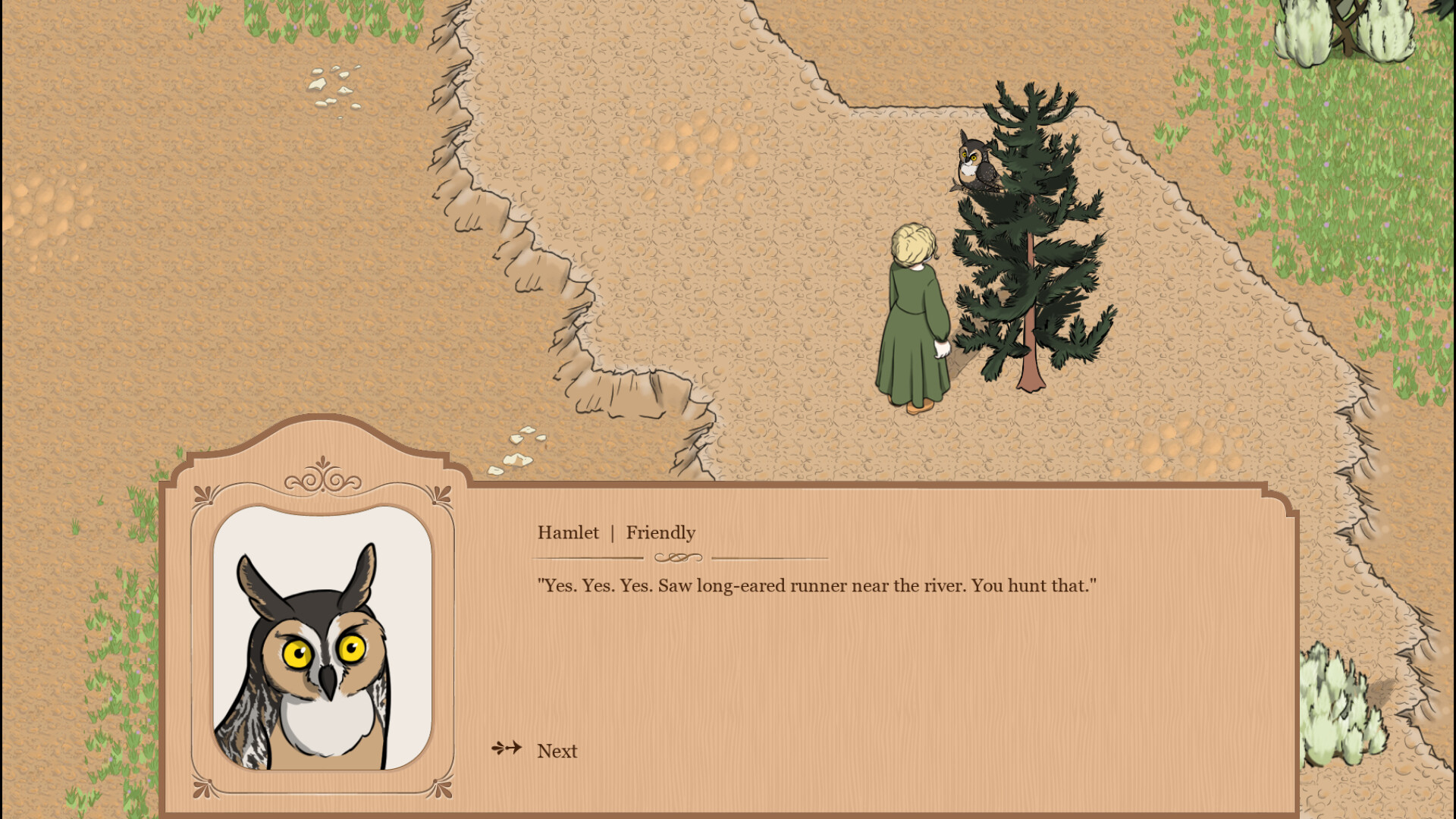Click the dialogue speech text about the river
This screenshot has width=1456, height=819.
[x=817, y=585]
